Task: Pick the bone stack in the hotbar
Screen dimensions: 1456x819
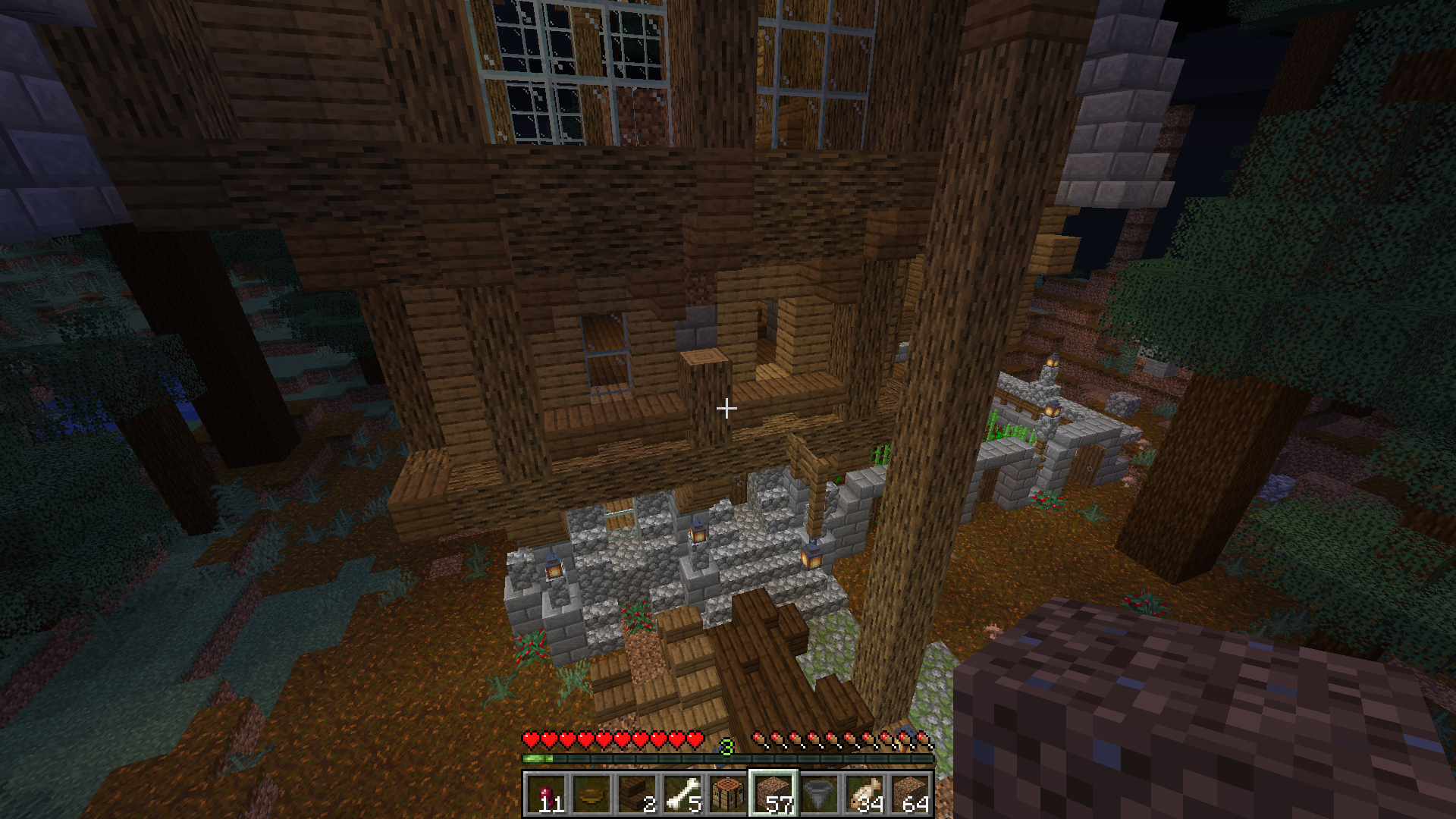Action: point(682,794)
